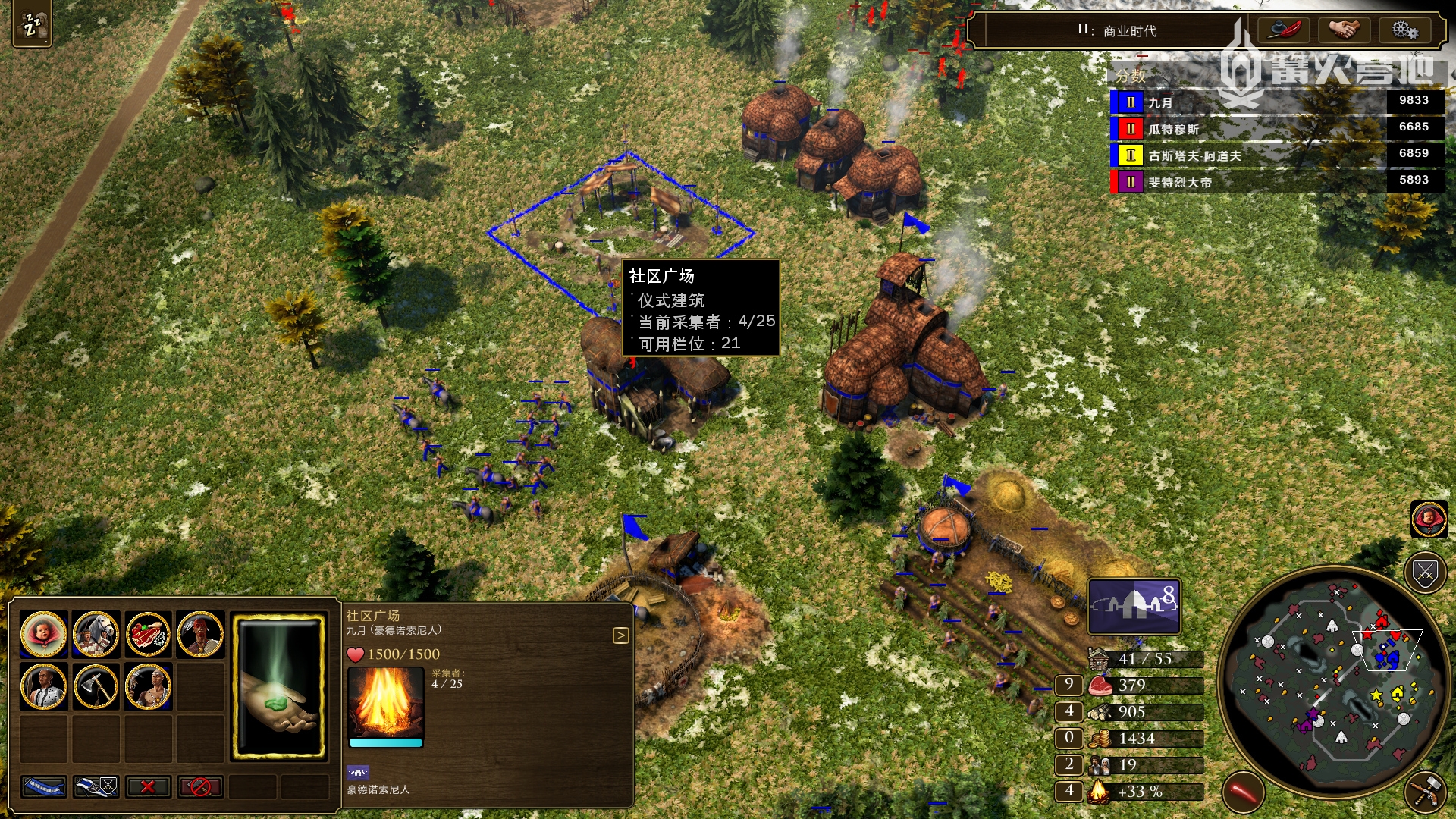Select the baby in red hood dance

pos(43,633)
